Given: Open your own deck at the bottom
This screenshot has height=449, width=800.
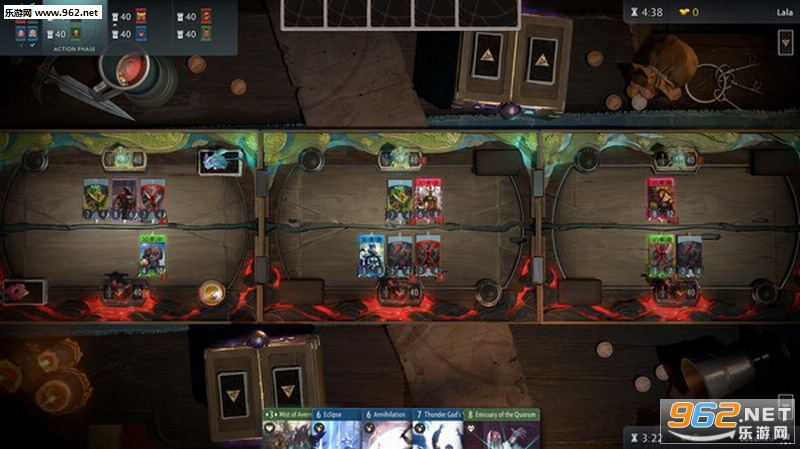Looking at the screenshot, I should click(x=263, y=381).
